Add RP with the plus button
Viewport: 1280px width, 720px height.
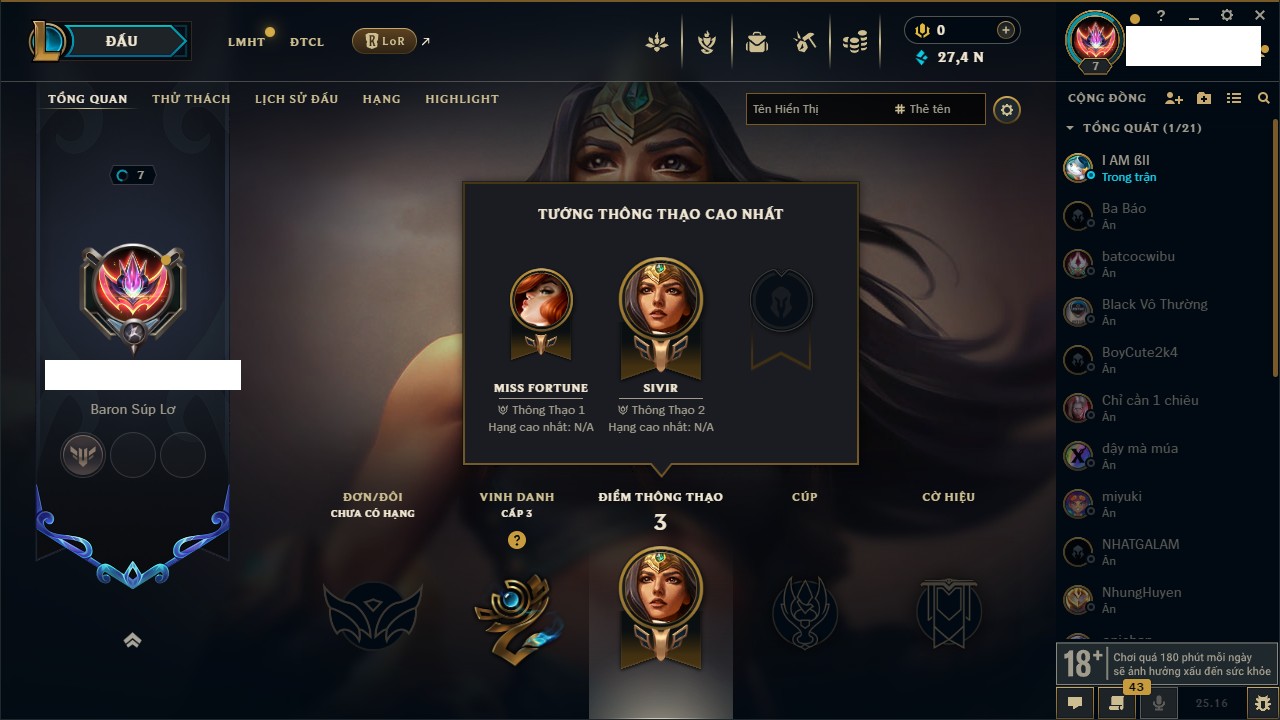click(1006, 30)
